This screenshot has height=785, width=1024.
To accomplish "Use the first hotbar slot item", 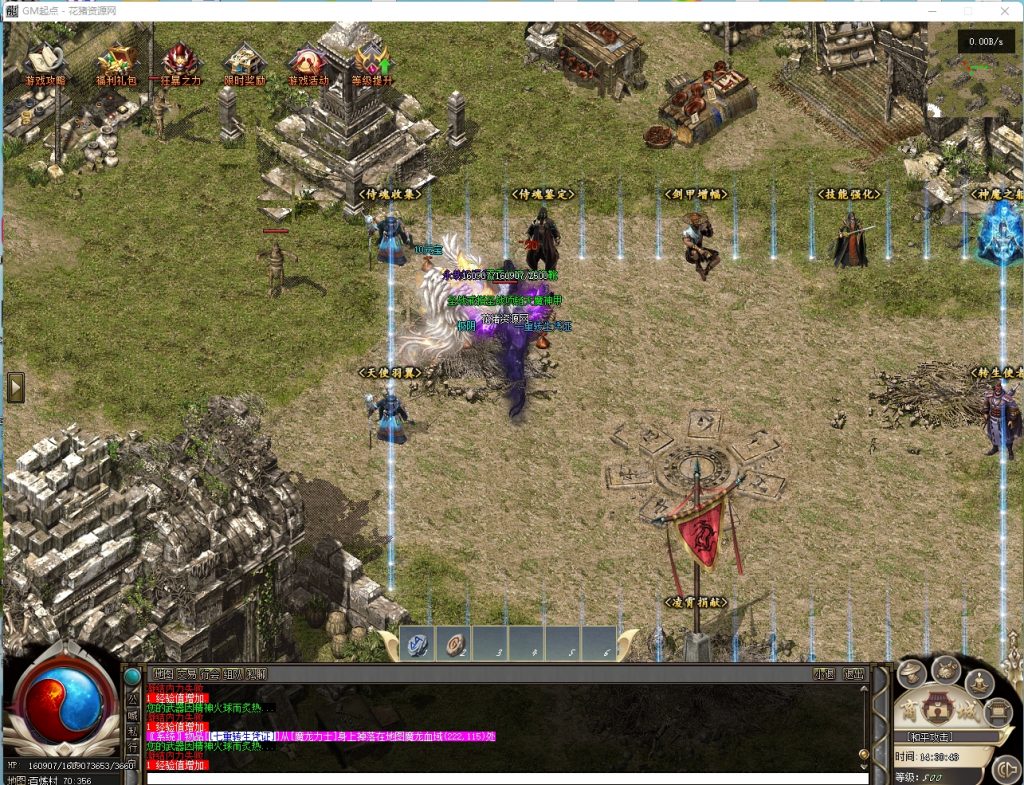I will tap(417, 645).
